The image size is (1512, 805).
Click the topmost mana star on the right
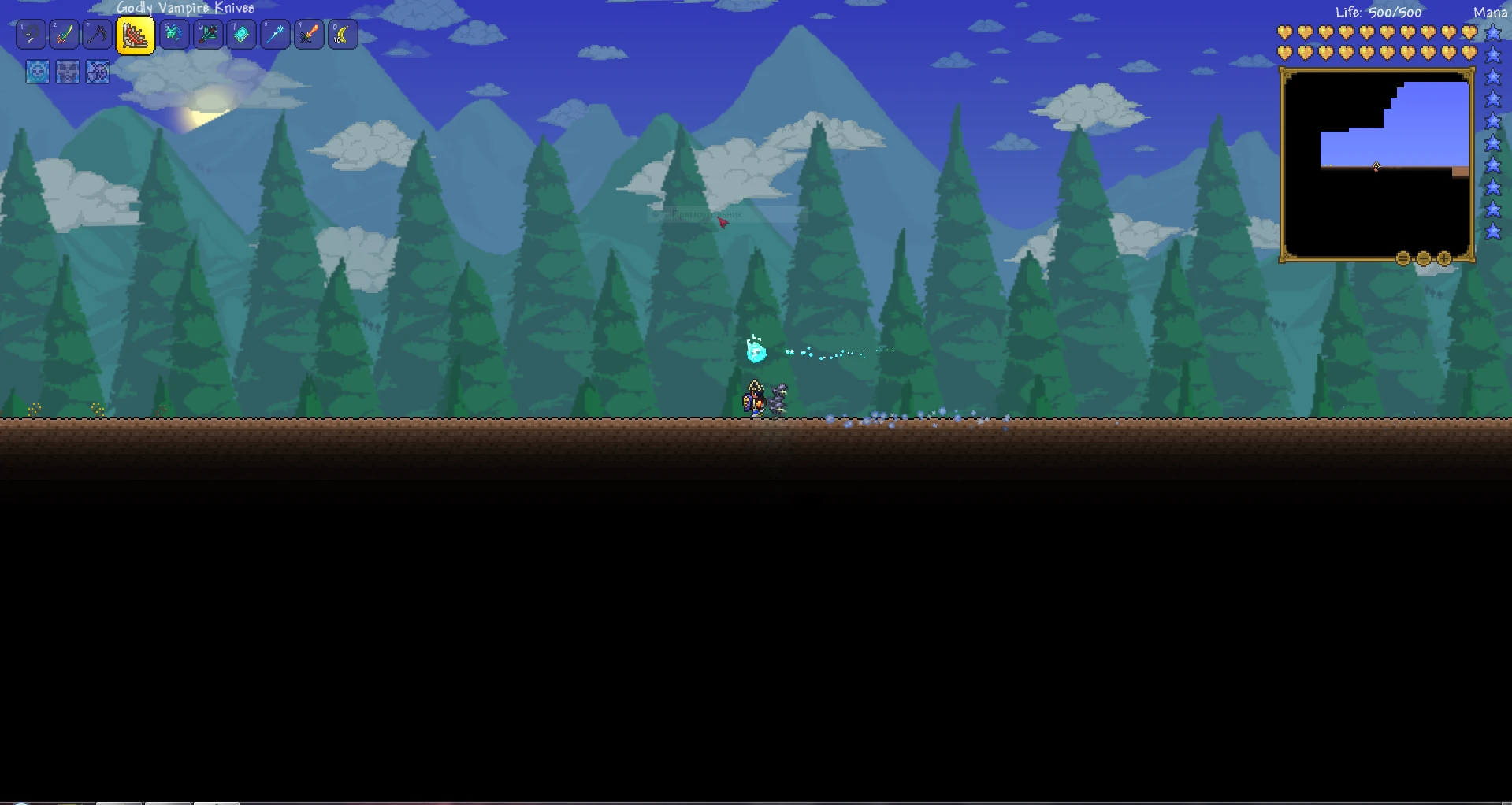pos(1492,32)
